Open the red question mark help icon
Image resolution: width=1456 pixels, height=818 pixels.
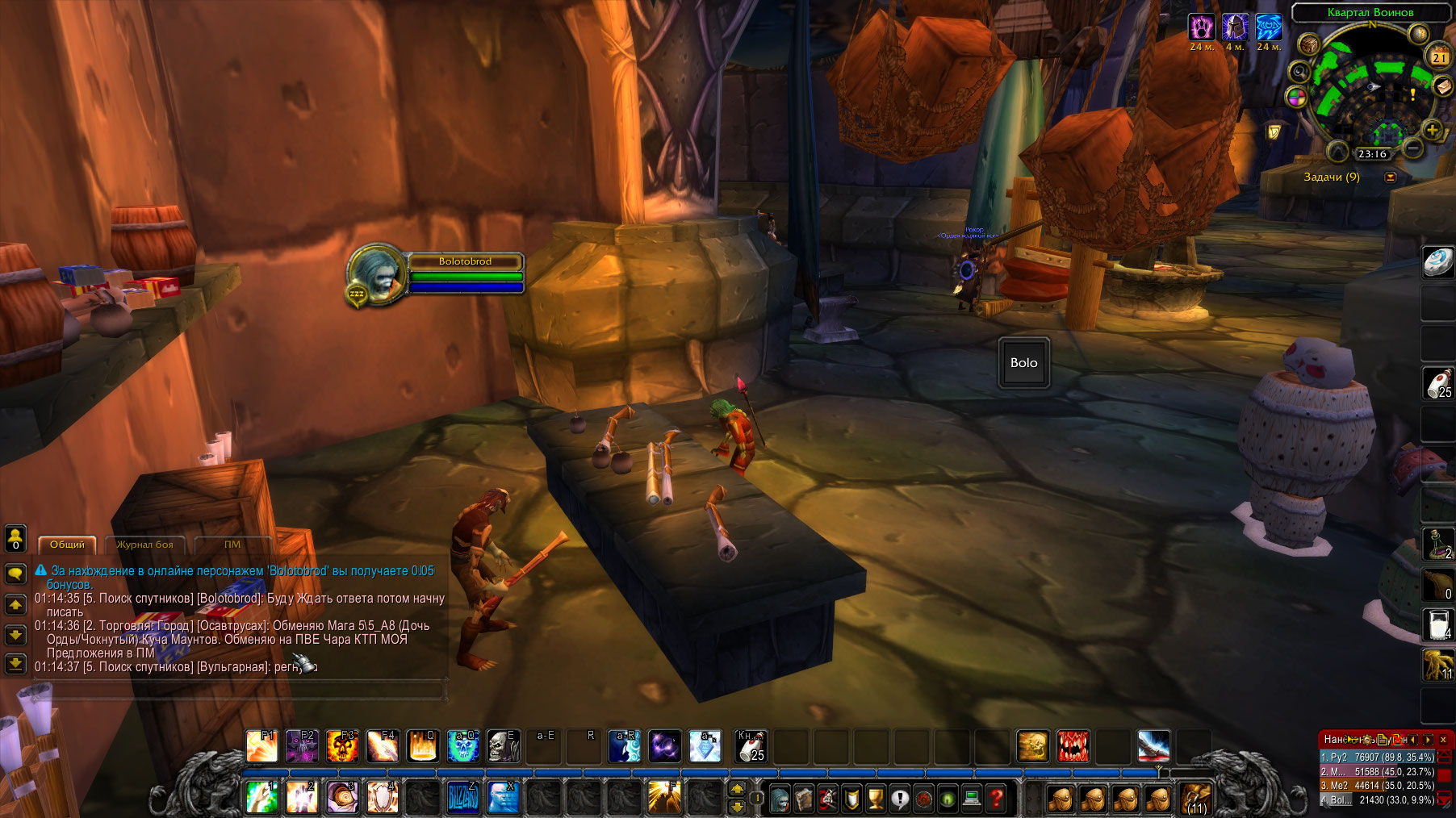[996, 799]
